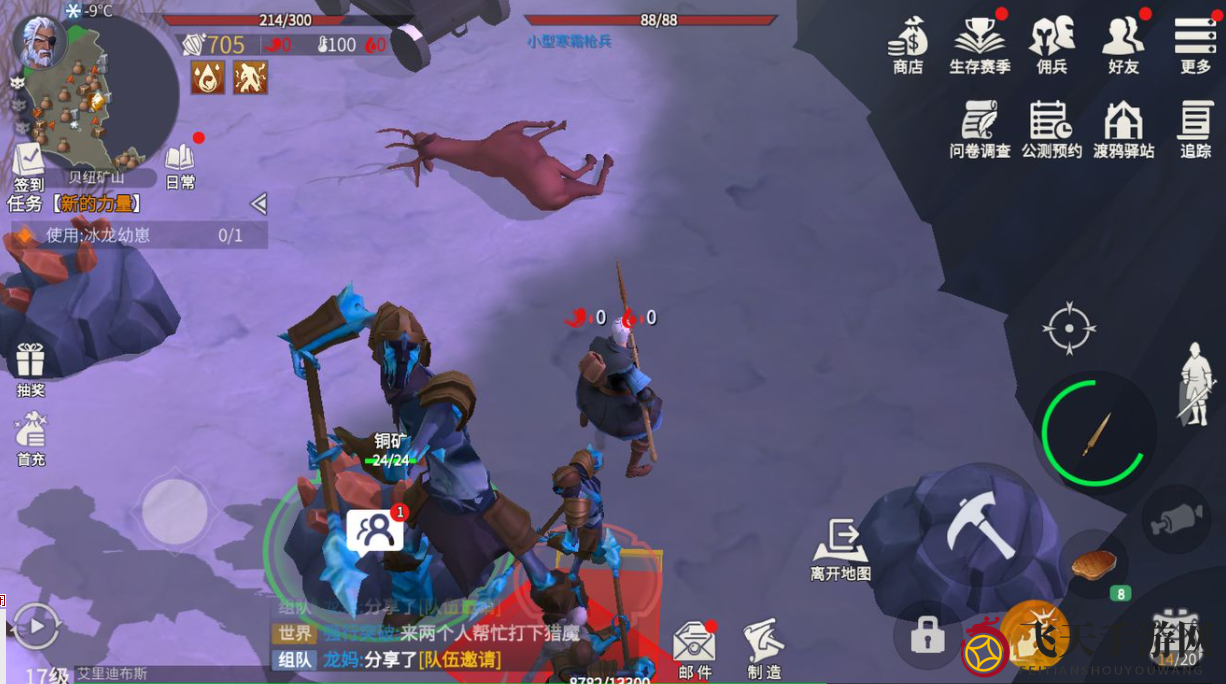
Task: Toggle the 追踪 tracking list
Action: [1195, 127]
